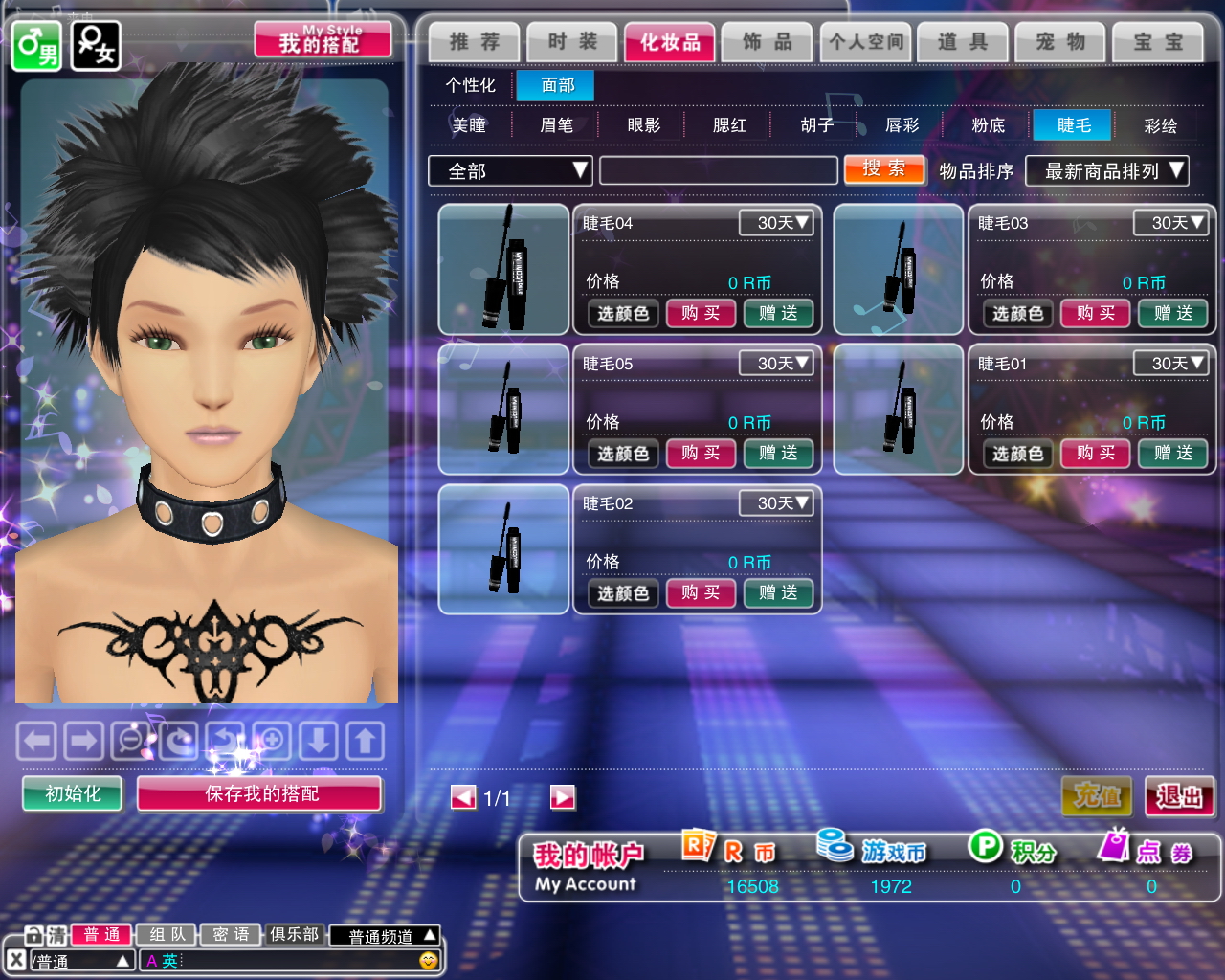Open the 全部 filter dropdown
The width and height of the screenshot is (1225, 980).
[510, 171]
